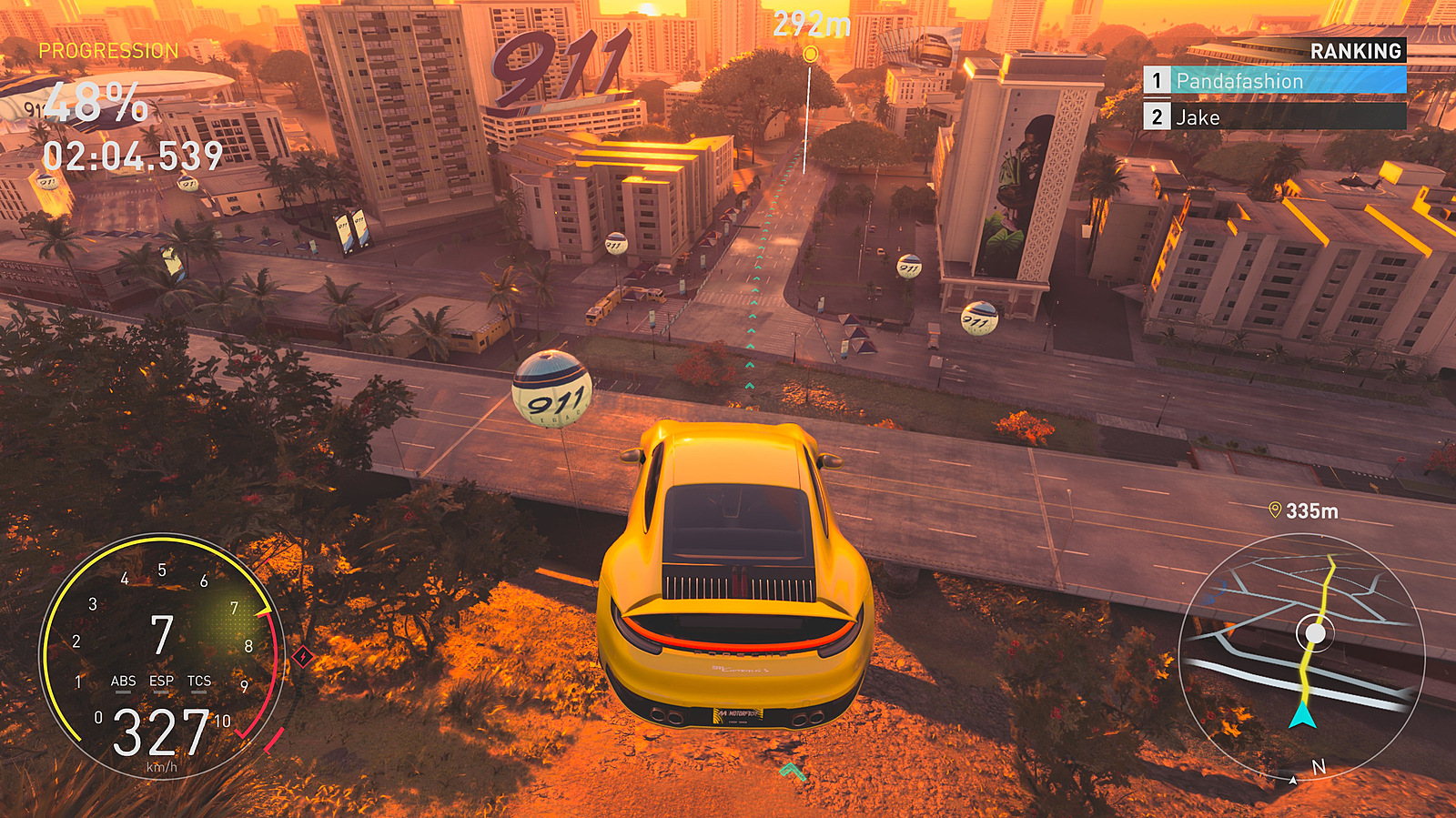1456x818 pixels.
Task: Click the 292m checkpoint waypoint marker
Action: coord(810,54)
